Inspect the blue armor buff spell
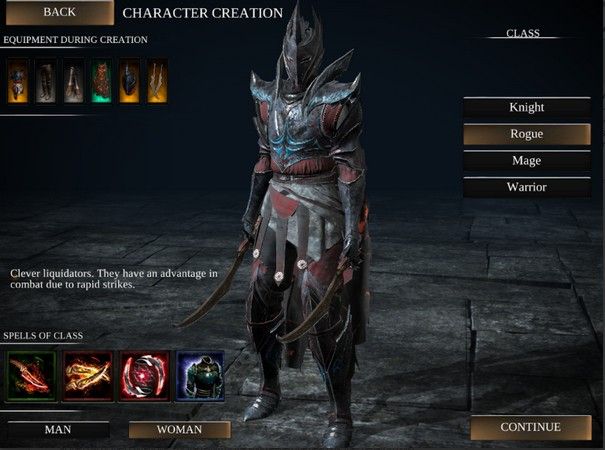 pyautogui.click(x=200, y=374)
